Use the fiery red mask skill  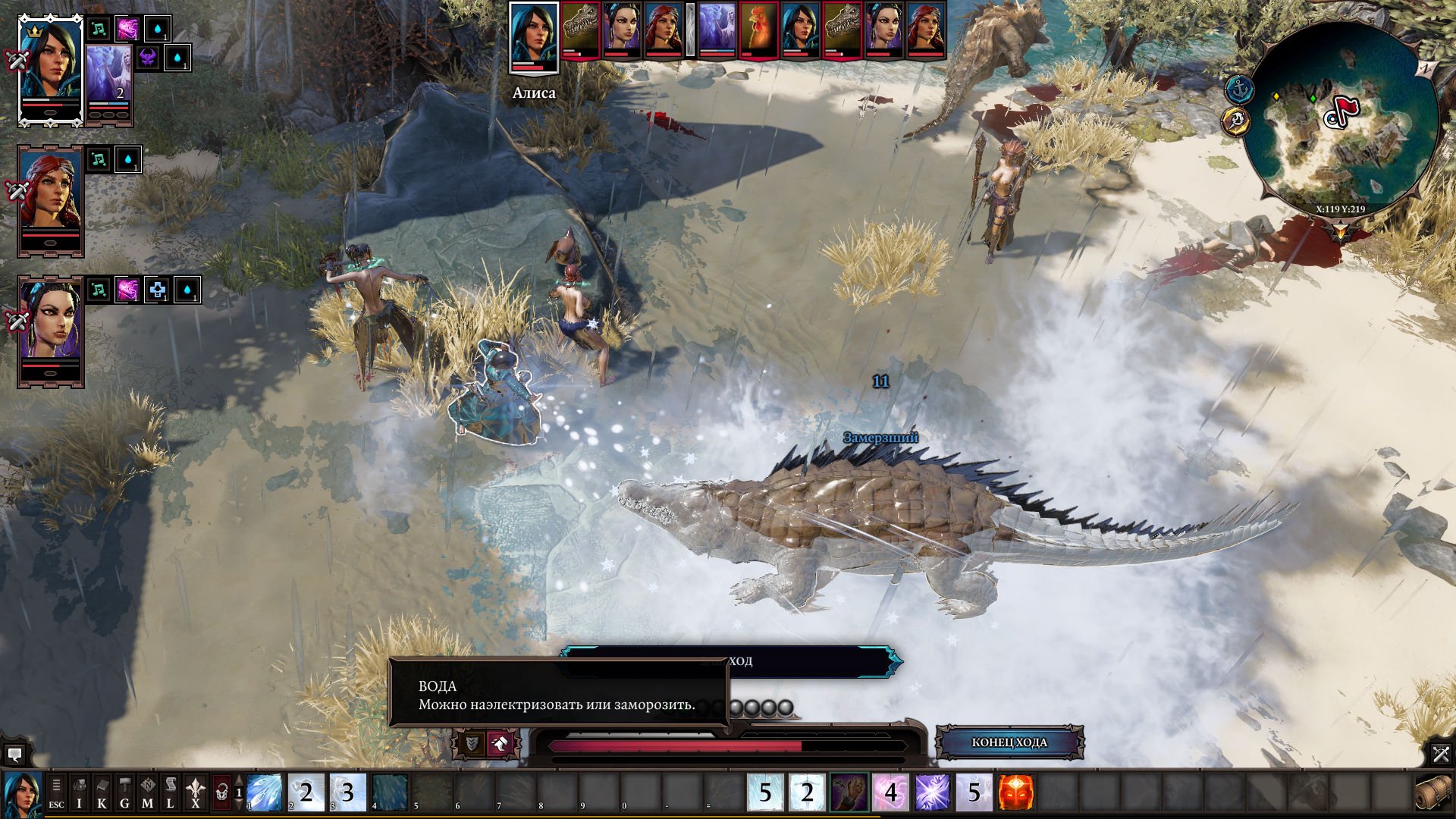click(1015, 792)
